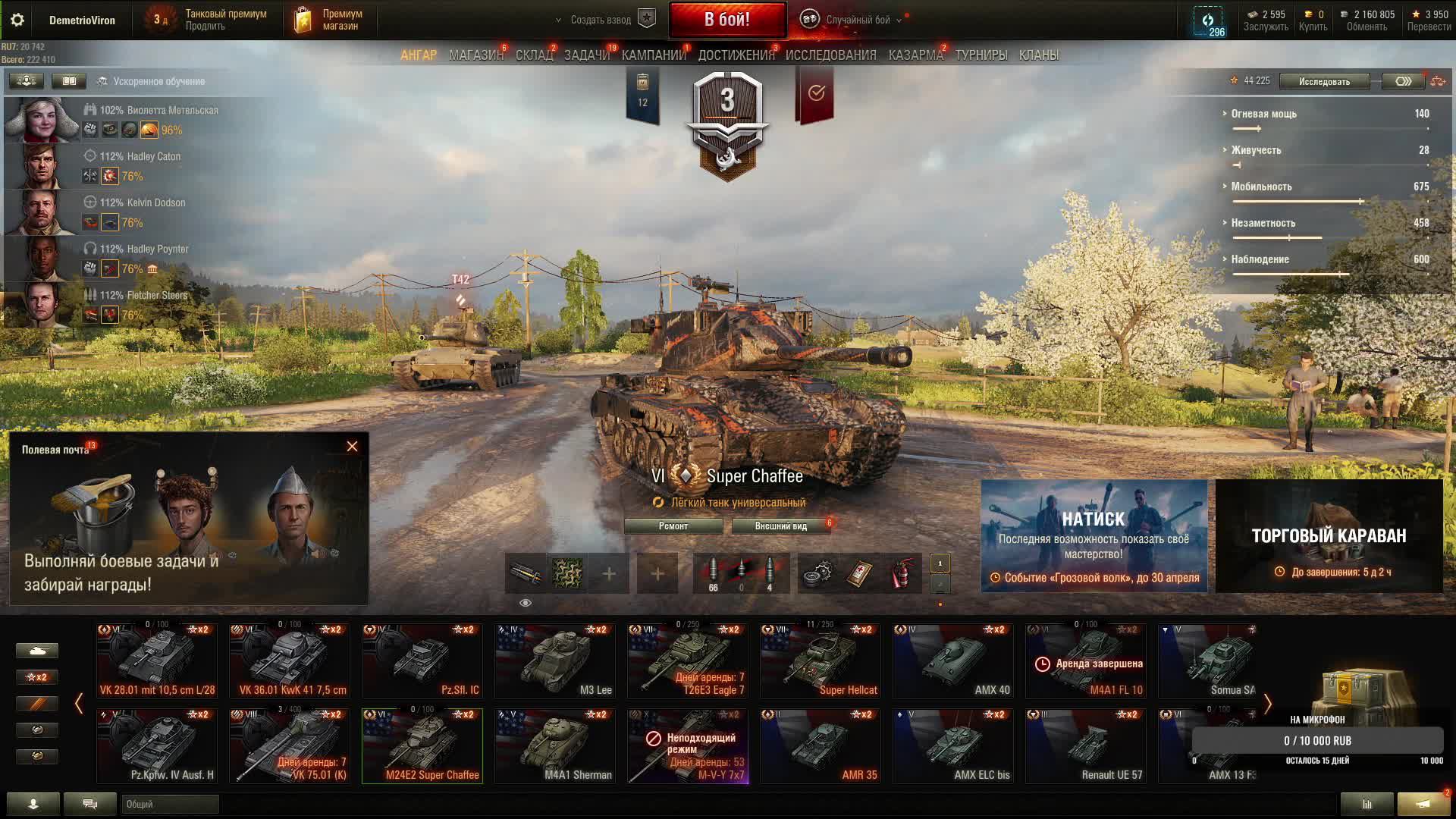The image size is (1456, 819).
Task: Open the Случайный бой mode dropdown
Action: pos(858,20)
